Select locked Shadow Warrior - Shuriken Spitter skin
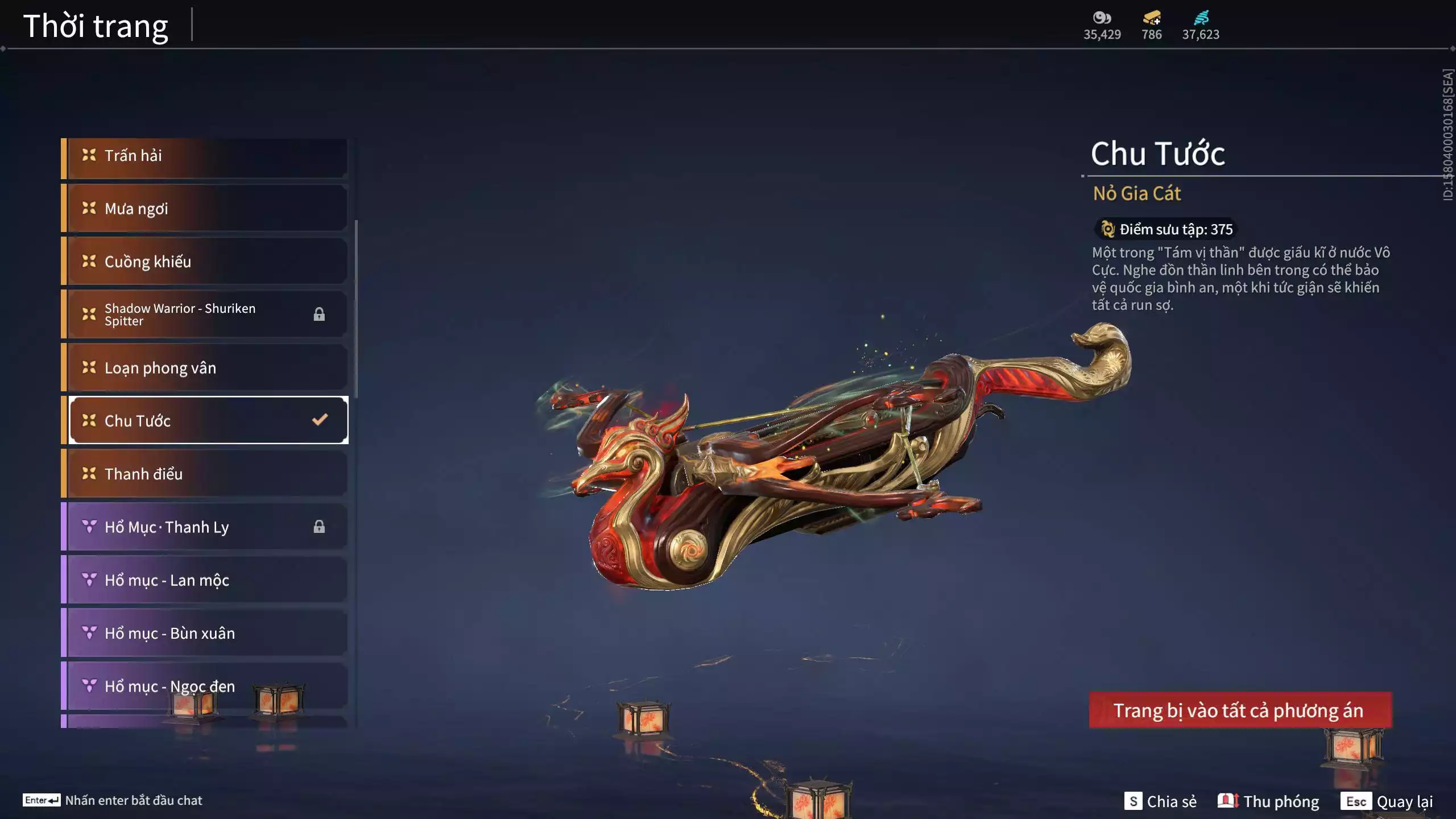Viewport: 1456px width, 819px height. 205,315
